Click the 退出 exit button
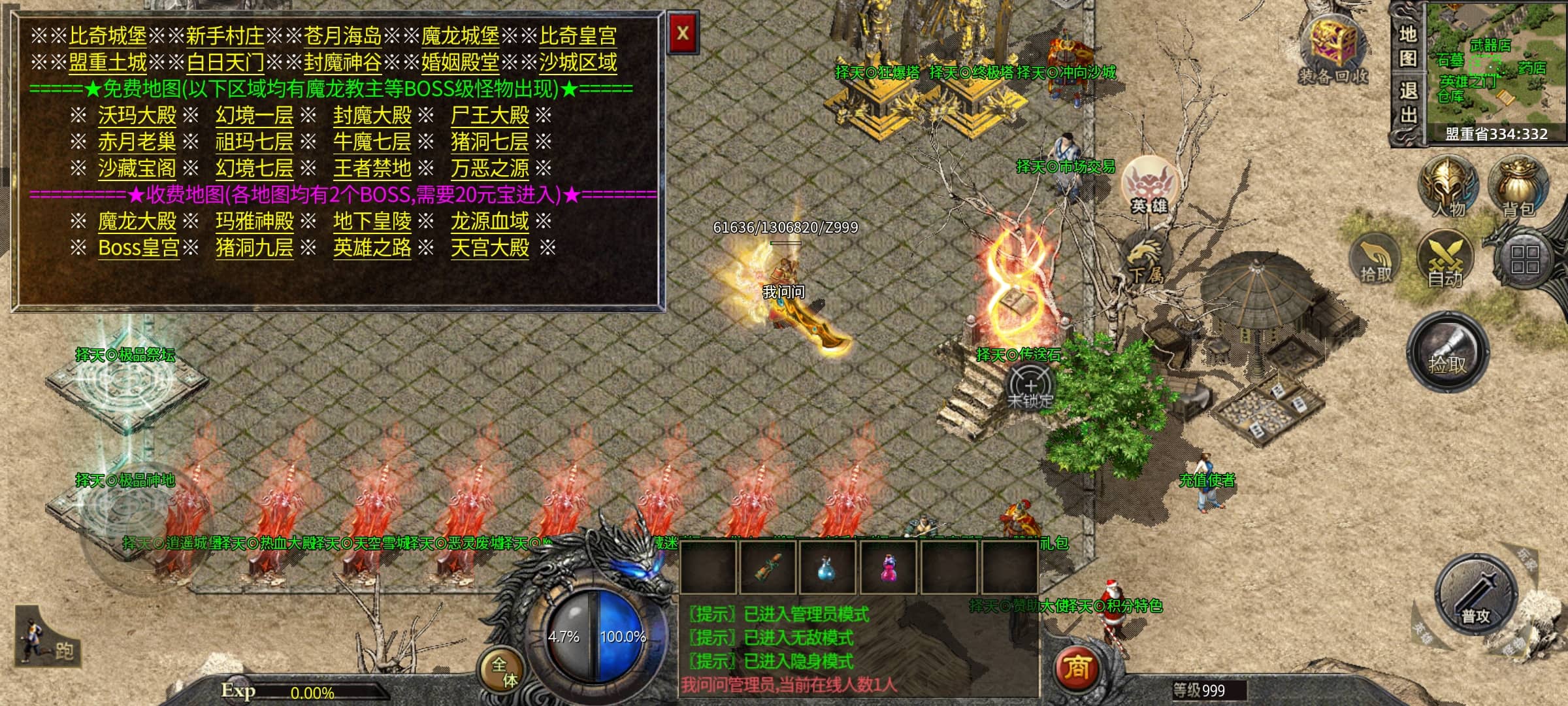The width and height of the screenshot is (1568, 706). 1408,103
